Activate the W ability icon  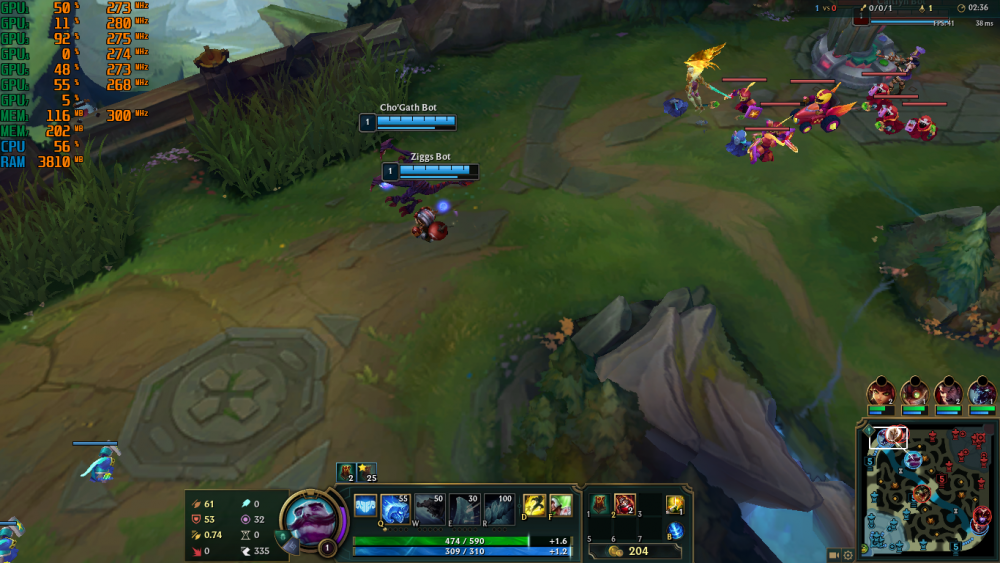click(430, 507)
